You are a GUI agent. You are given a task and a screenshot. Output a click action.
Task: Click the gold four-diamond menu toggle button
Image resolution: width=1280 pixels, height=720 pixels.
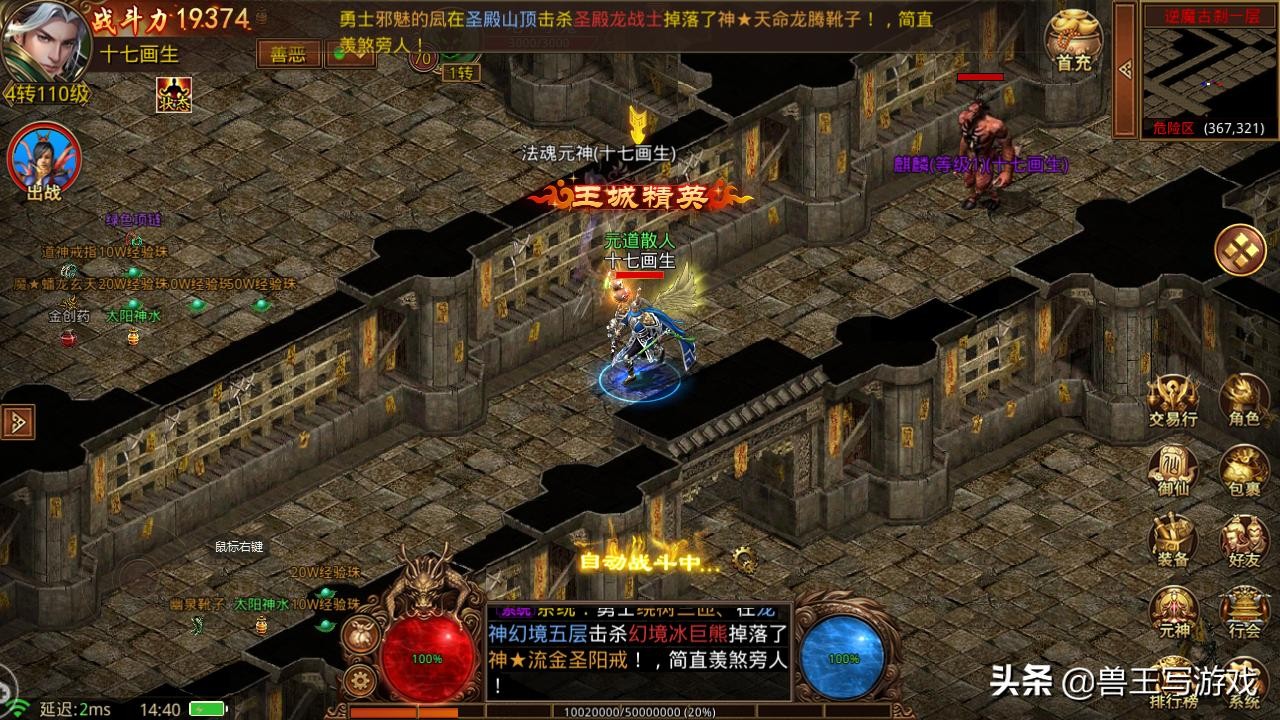(1240, 250)
